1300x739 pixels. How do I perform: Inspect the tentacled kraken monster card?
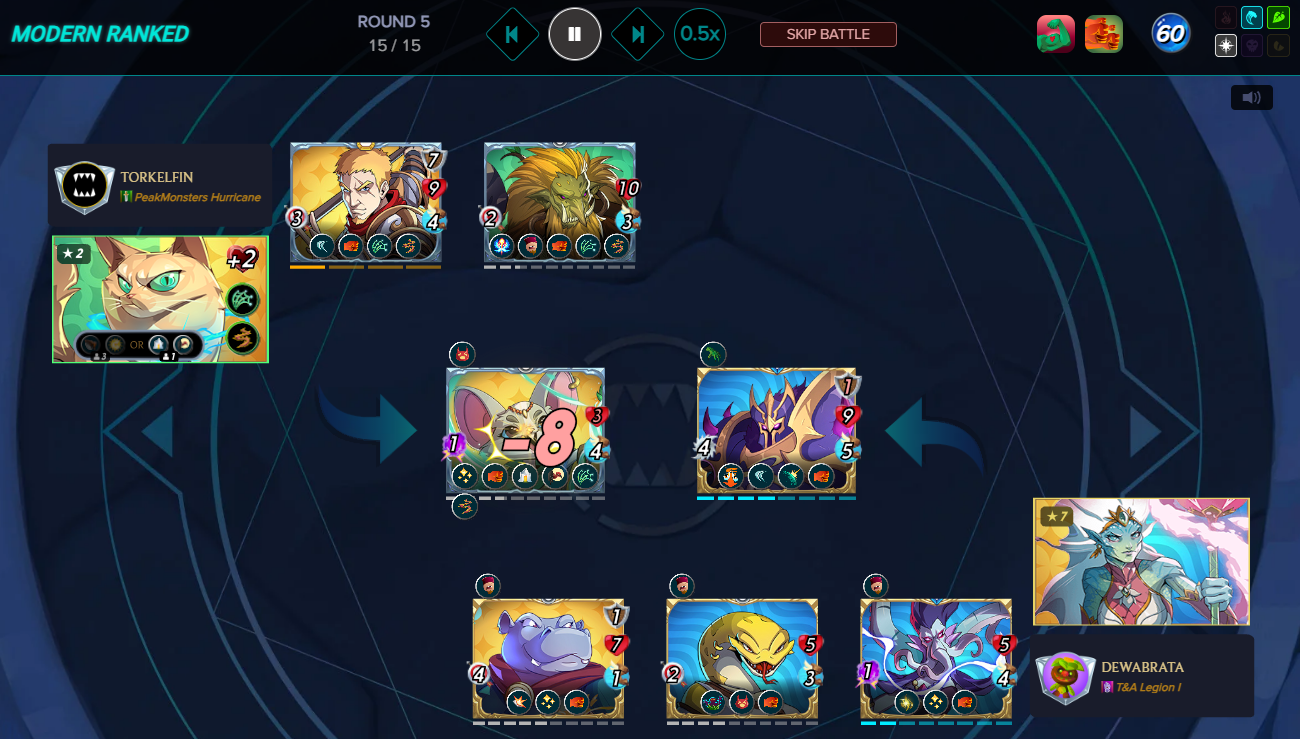click(x=936, y=658)
